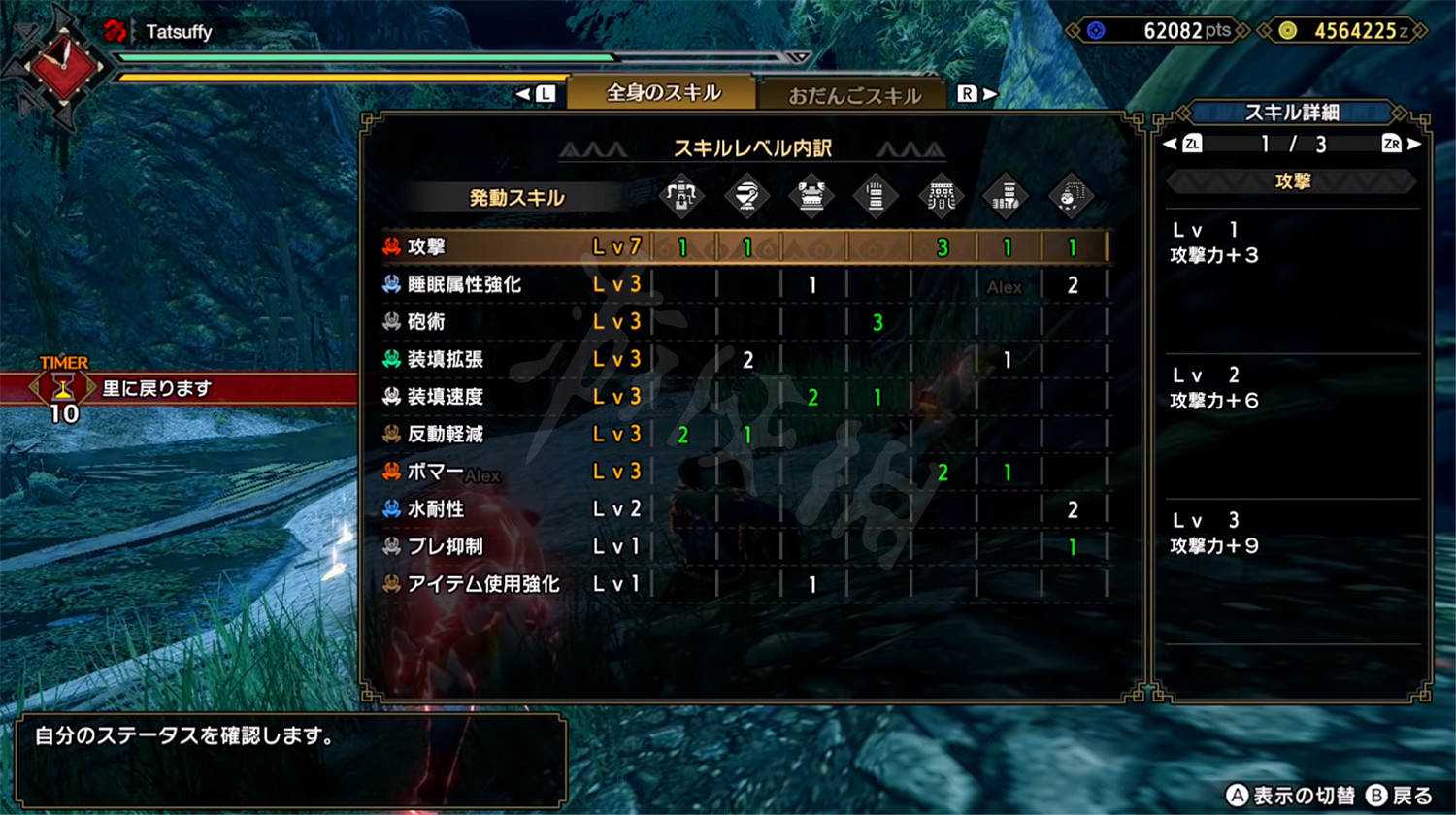Select the 全身のスキル tab
This screenshot has height=815, width=1456.
(x=660, y=92)
